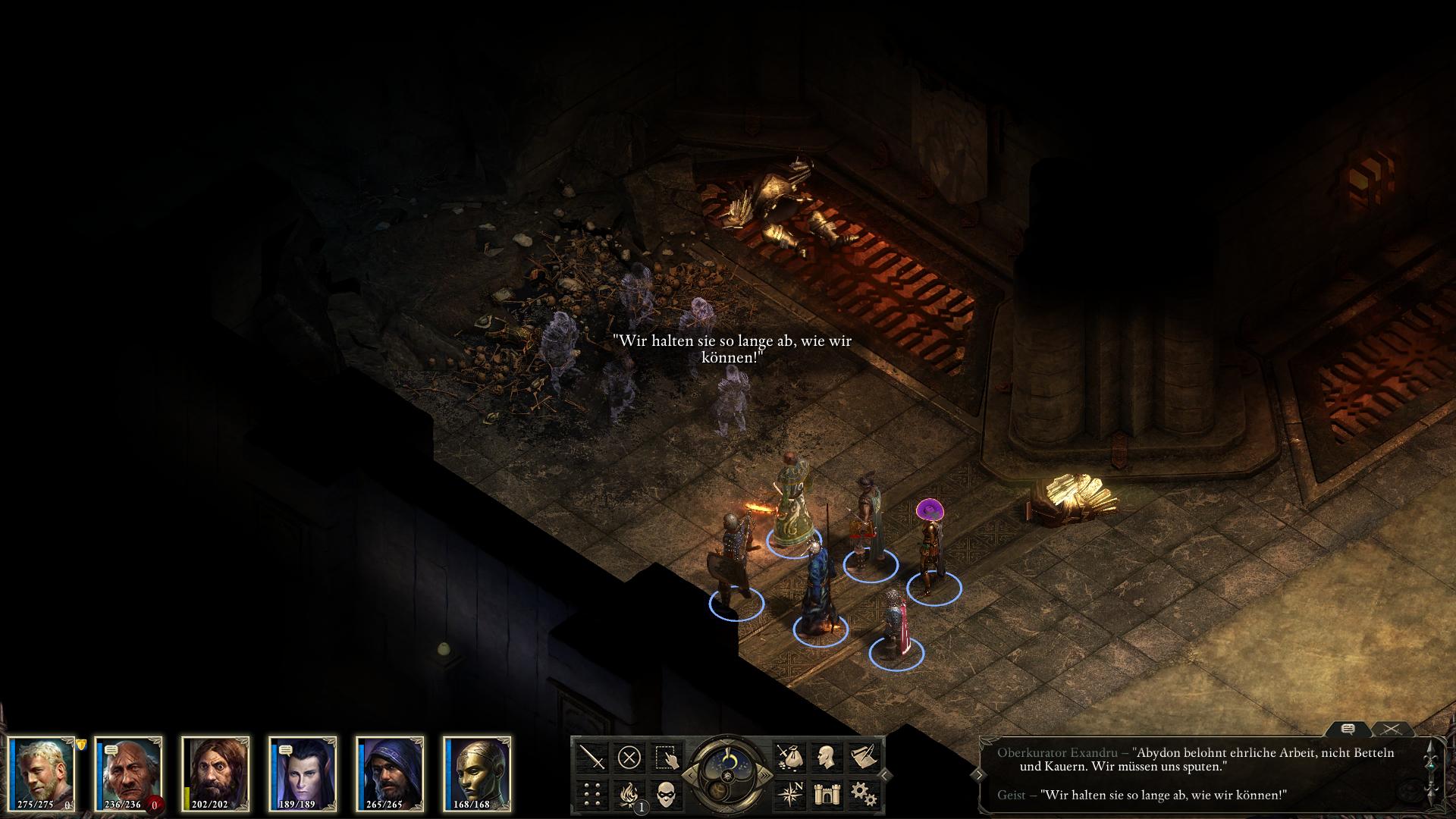Screen dimensions: 1456x819
Task: Select the golden-masked companion portrait
Action: pyautogui.click(x=478, y=770)
